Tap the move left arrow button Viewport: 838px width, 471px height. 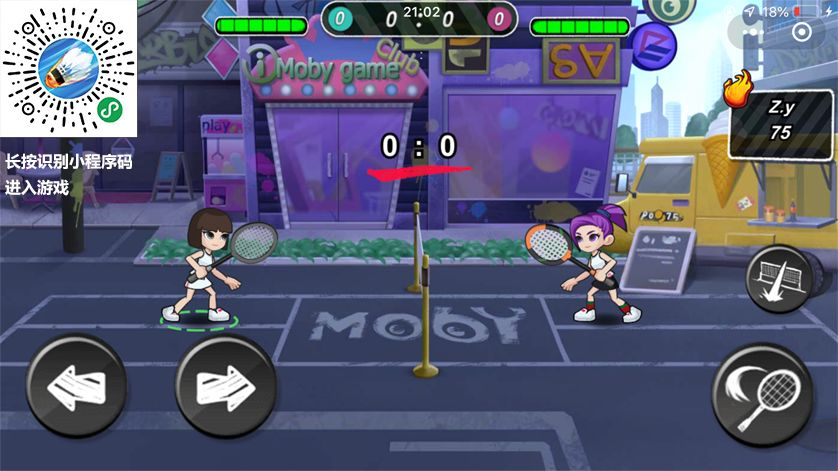[76, 385]
